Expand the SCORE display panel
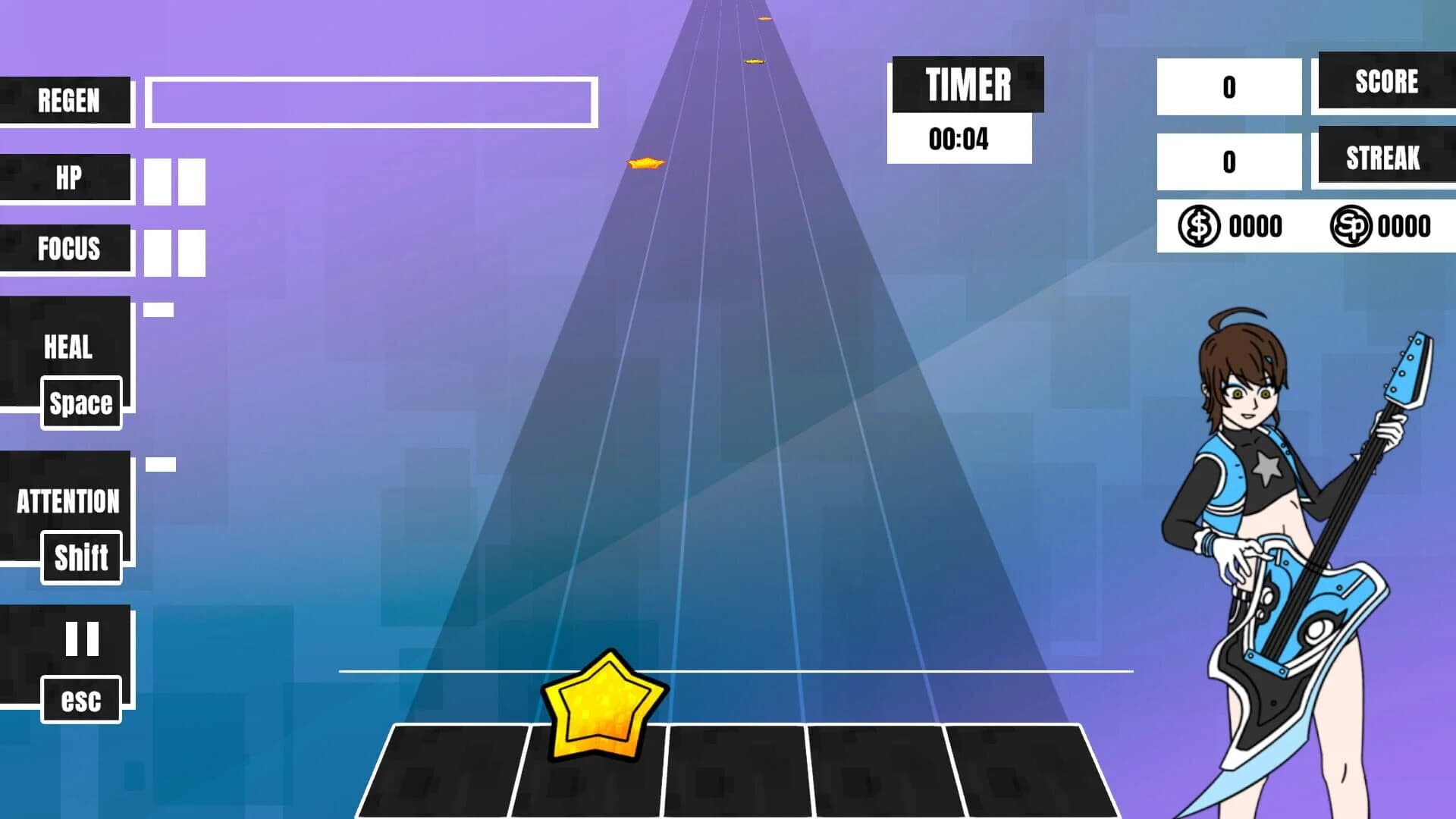The width and height of the screenshot is (1456, 819). [1386, 82]
